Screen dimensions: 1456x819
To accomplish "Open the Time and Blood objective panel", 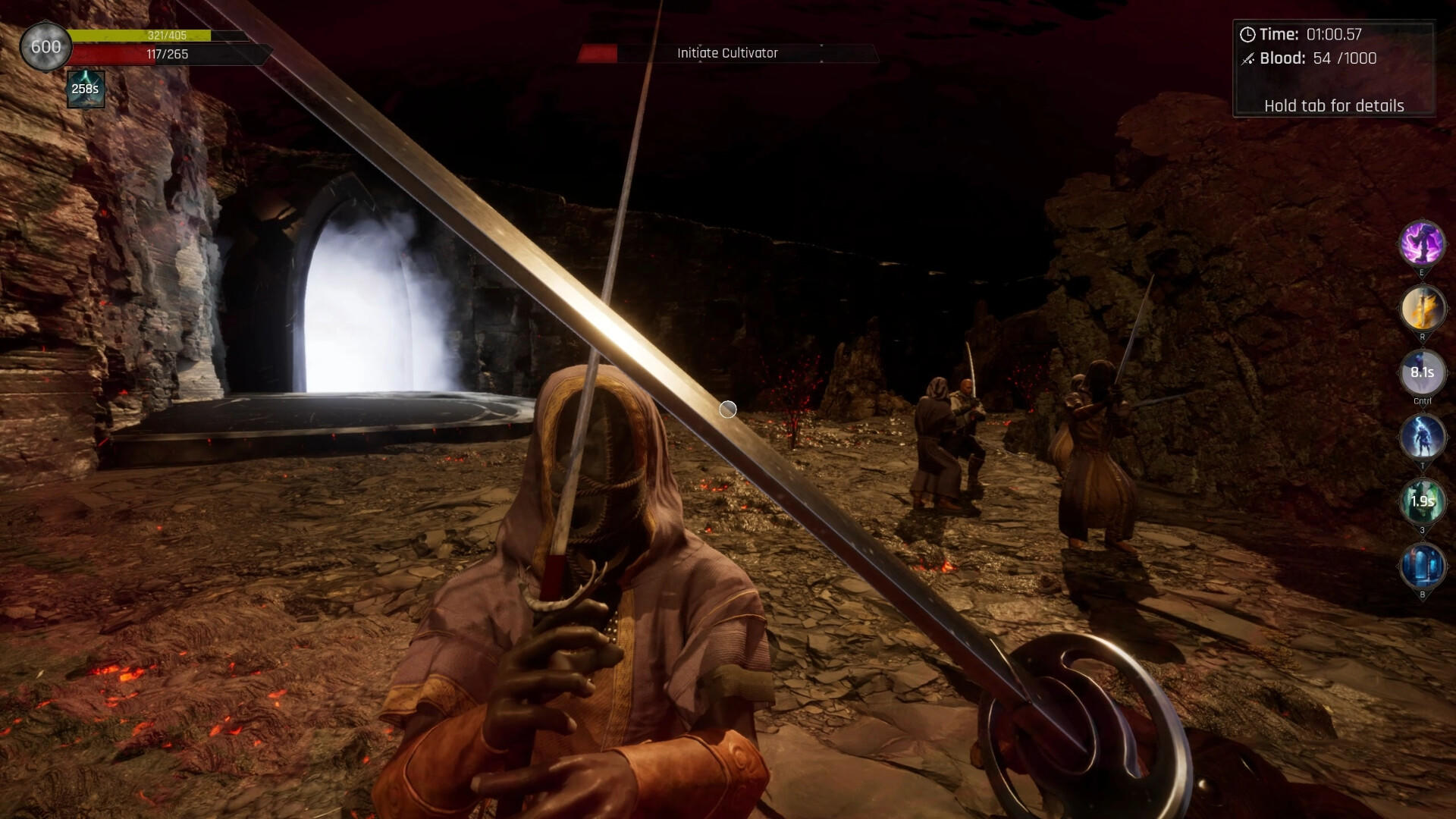I will click(x=1333, y=68).
